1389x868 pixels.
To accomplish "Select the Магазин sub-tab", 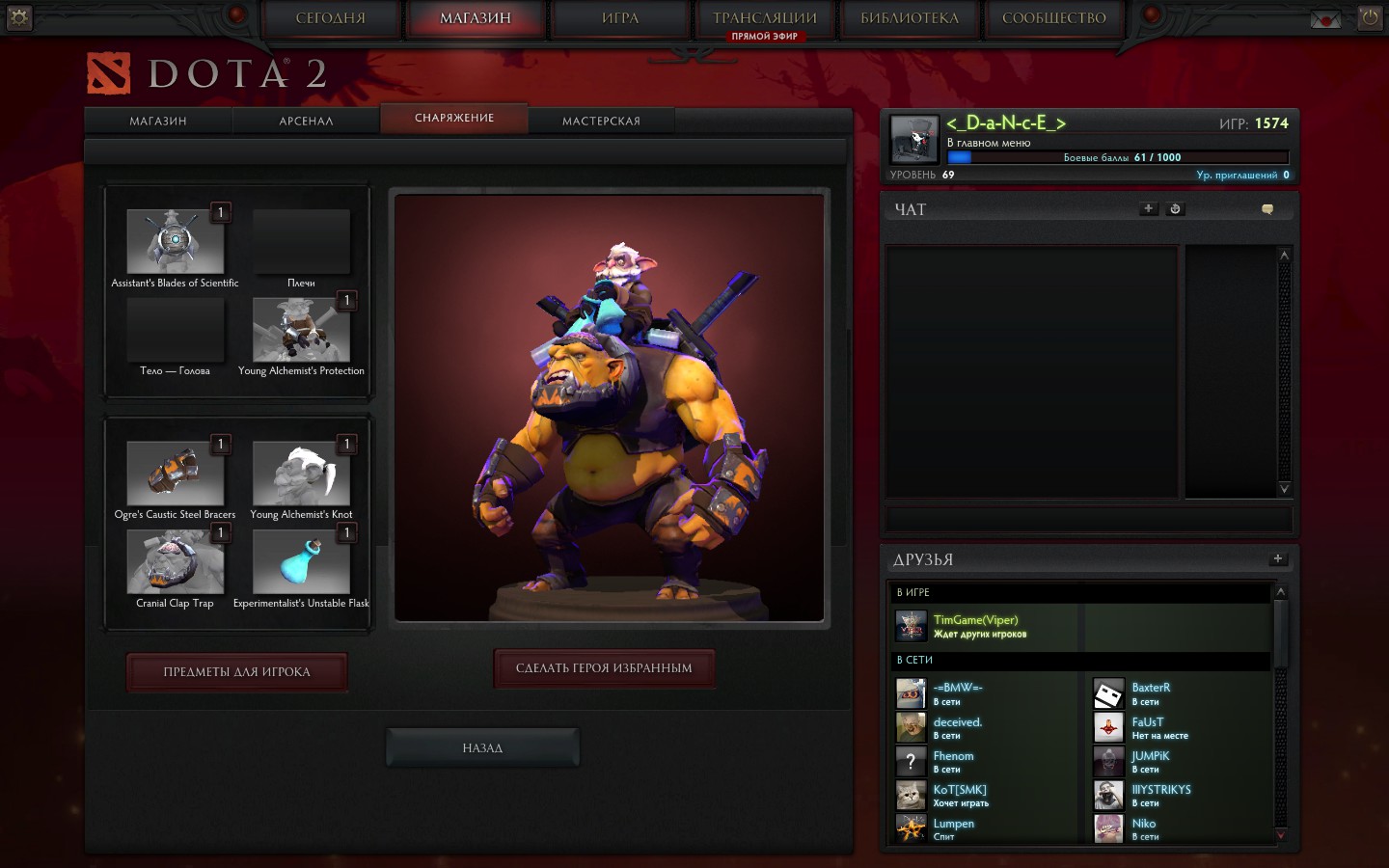I will point(158,121).
